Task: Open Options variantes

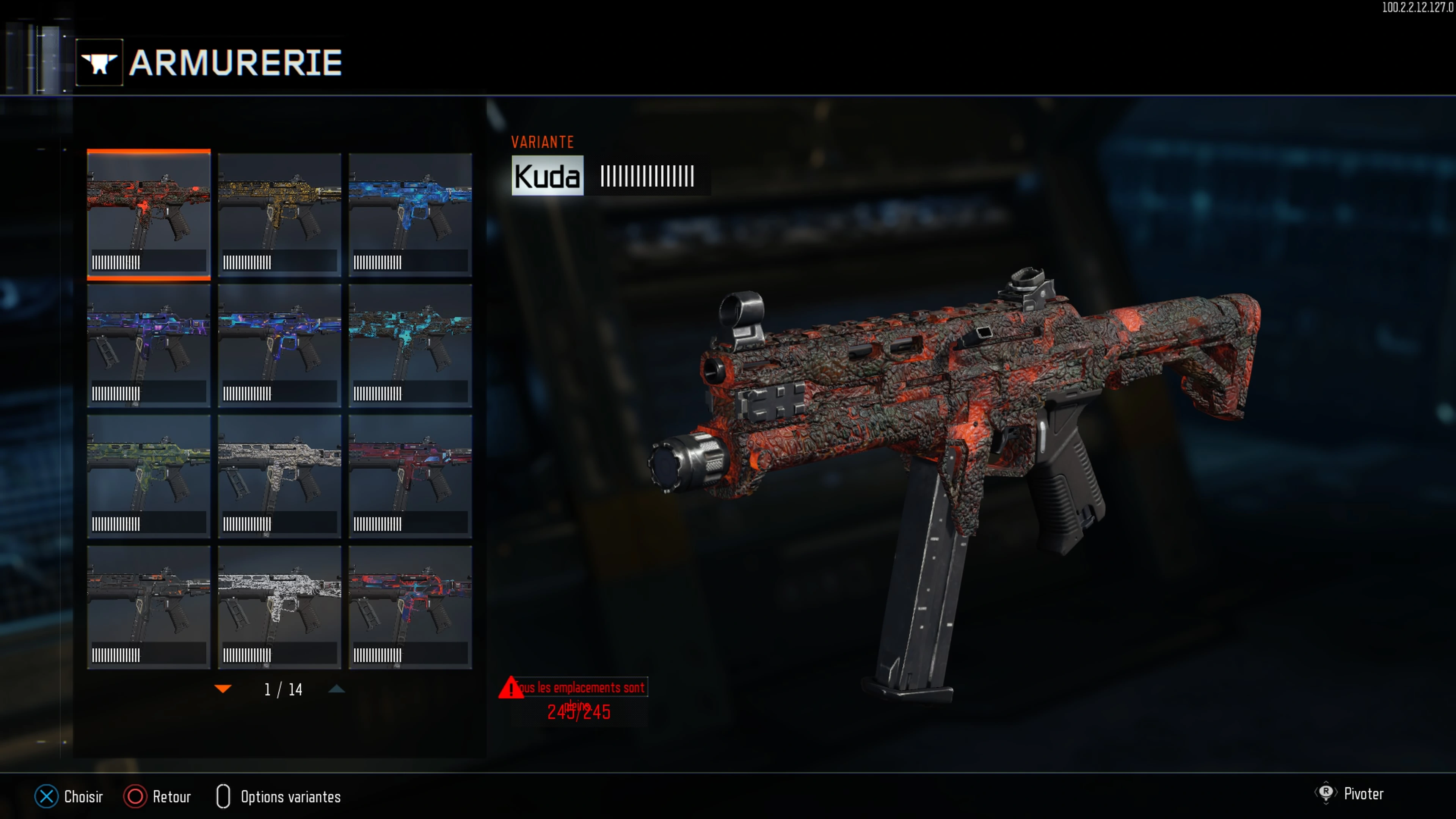Action: (x=279, y=796)
